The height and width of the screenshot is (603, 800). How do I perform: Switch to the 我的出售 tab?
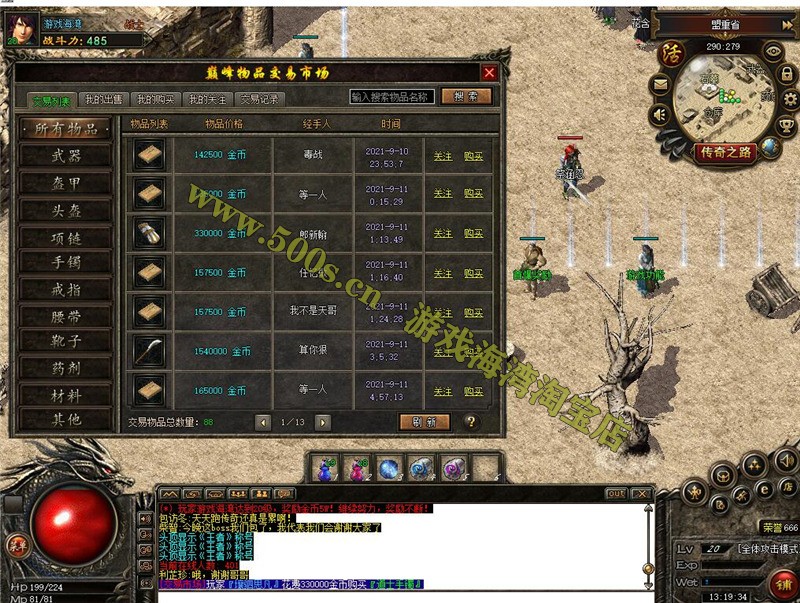(x=102, y=99)
